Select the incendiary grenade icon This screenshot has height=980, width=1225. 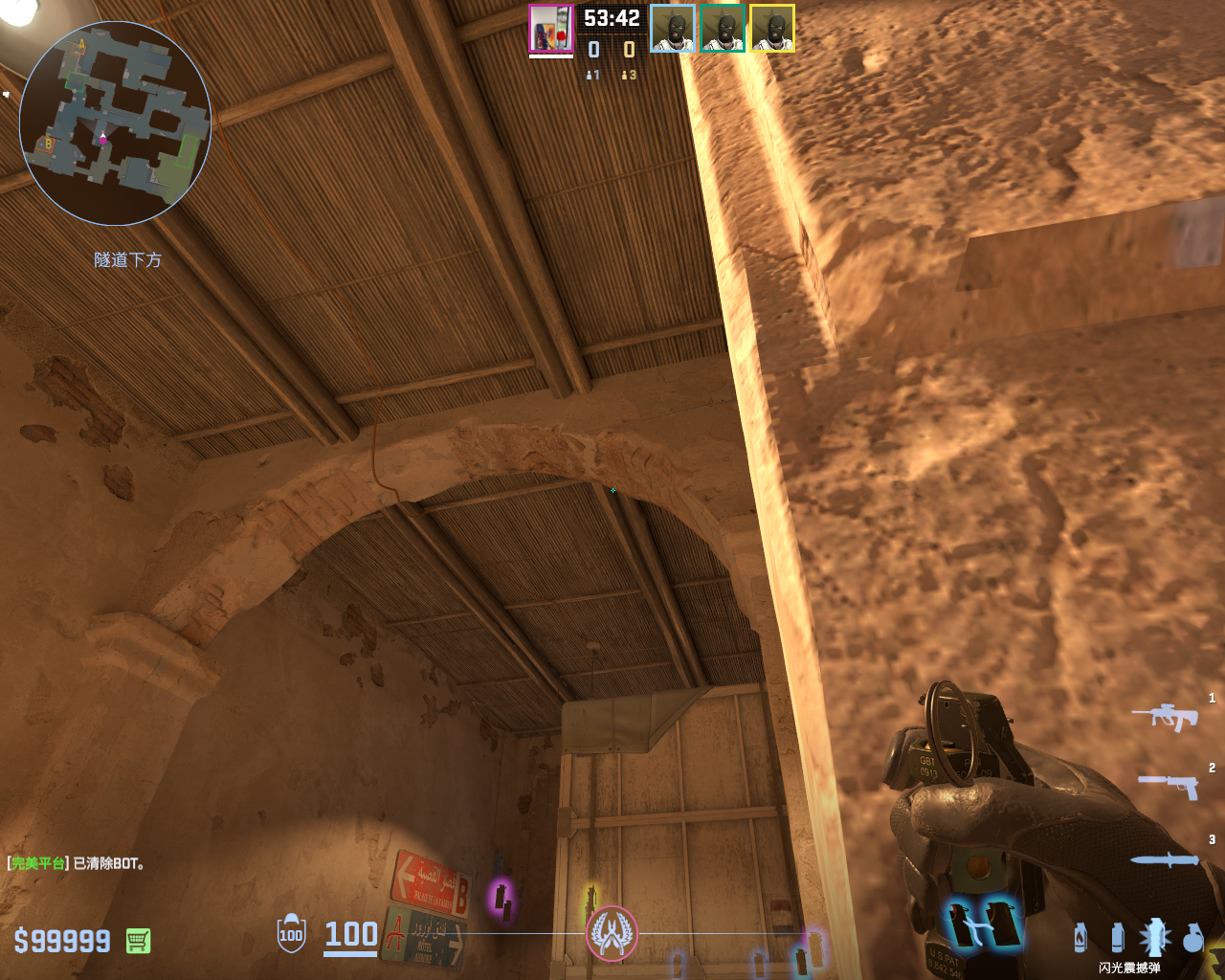coord(1080,937)
